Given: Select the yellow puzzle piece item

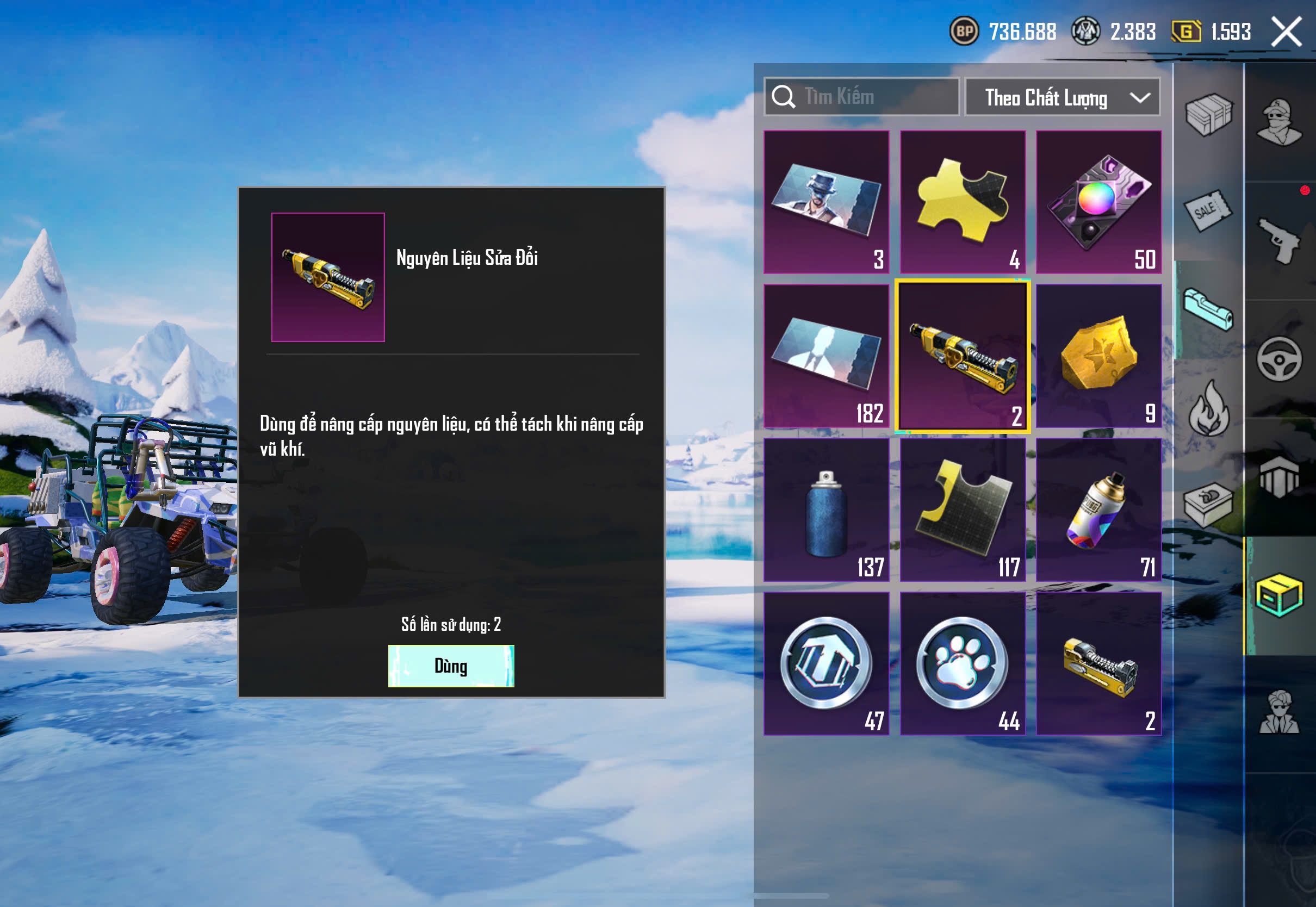Looking at the screenshot, I should (x=963, y=202).
